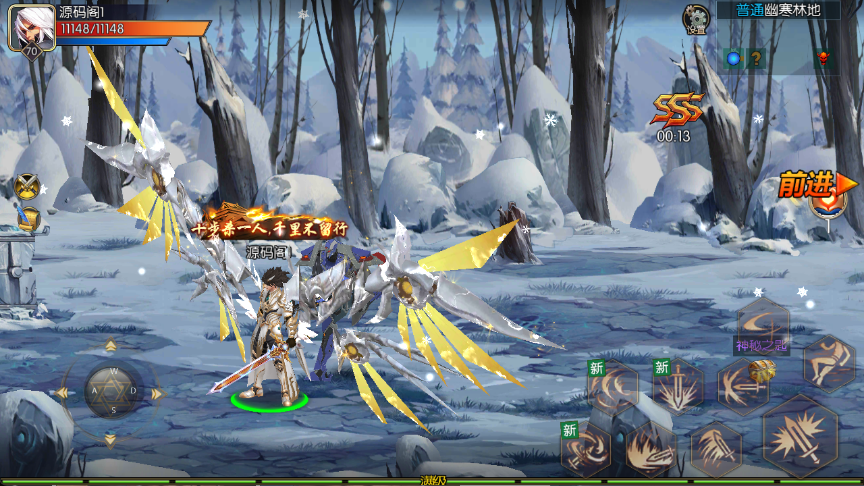The height and width of the screenshot is (486, 864).
Task: Tap the right arrow on the virtual joystick
Action: click(157, 393)
